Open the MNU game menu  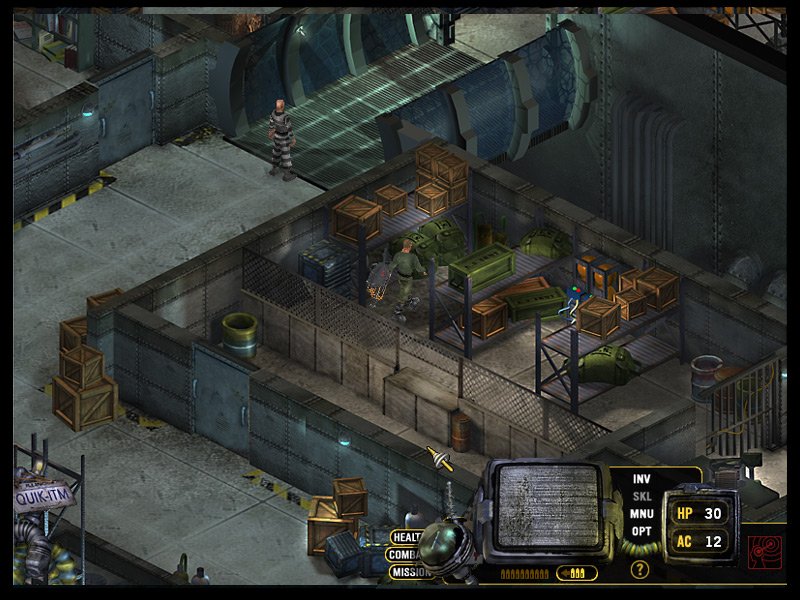(x=641, y=513)
